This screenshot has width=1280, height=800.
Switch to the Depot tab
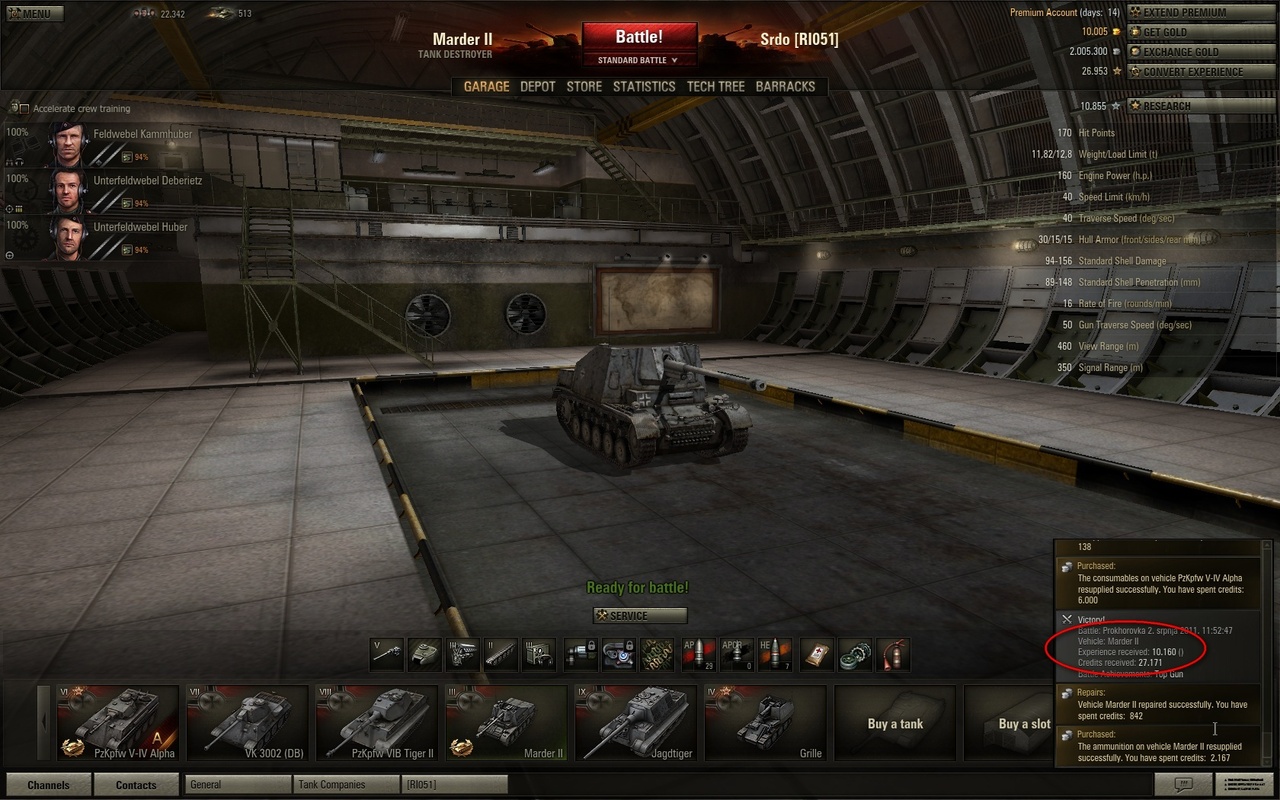coord(537,87)
